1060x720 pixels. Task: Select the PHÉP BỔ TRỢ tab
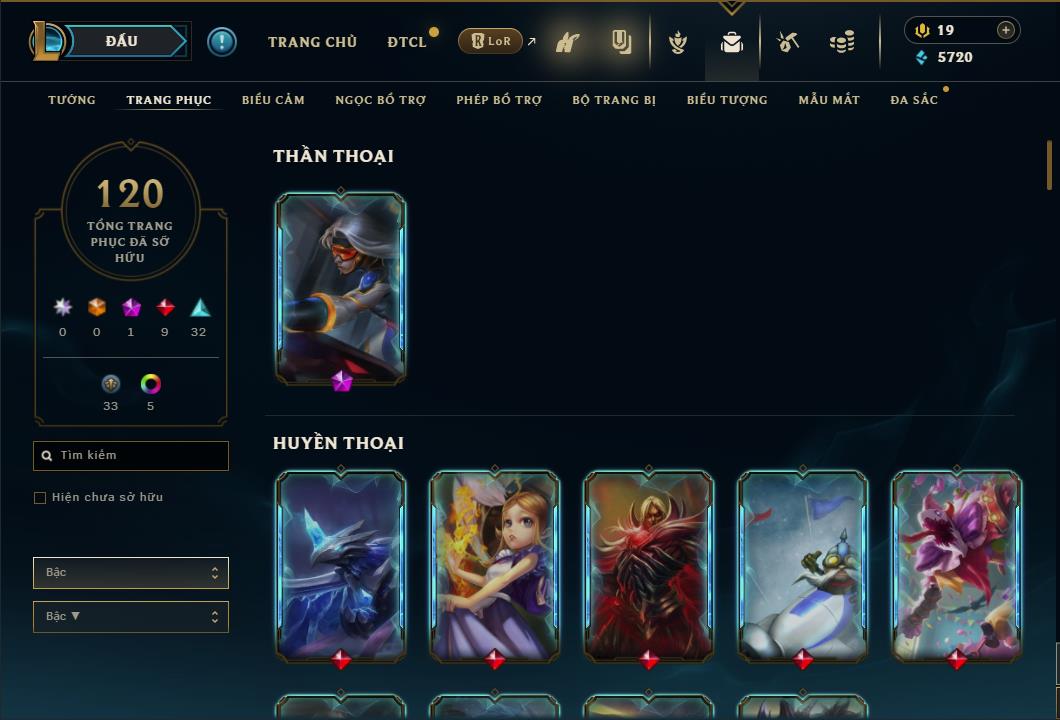point(499,100)
